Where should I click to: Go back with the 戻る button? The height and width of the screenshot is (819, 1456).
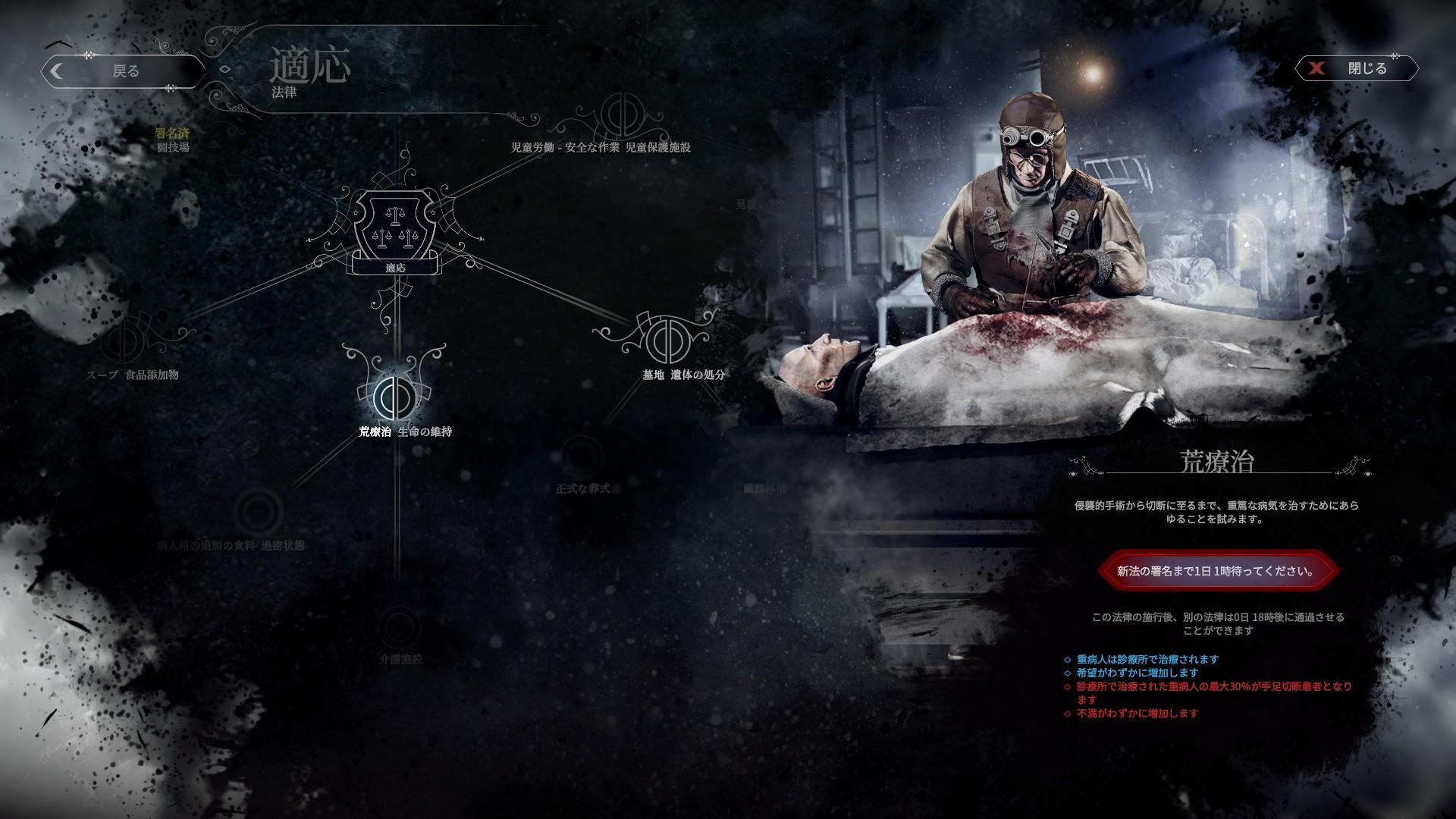coord(124,71)
